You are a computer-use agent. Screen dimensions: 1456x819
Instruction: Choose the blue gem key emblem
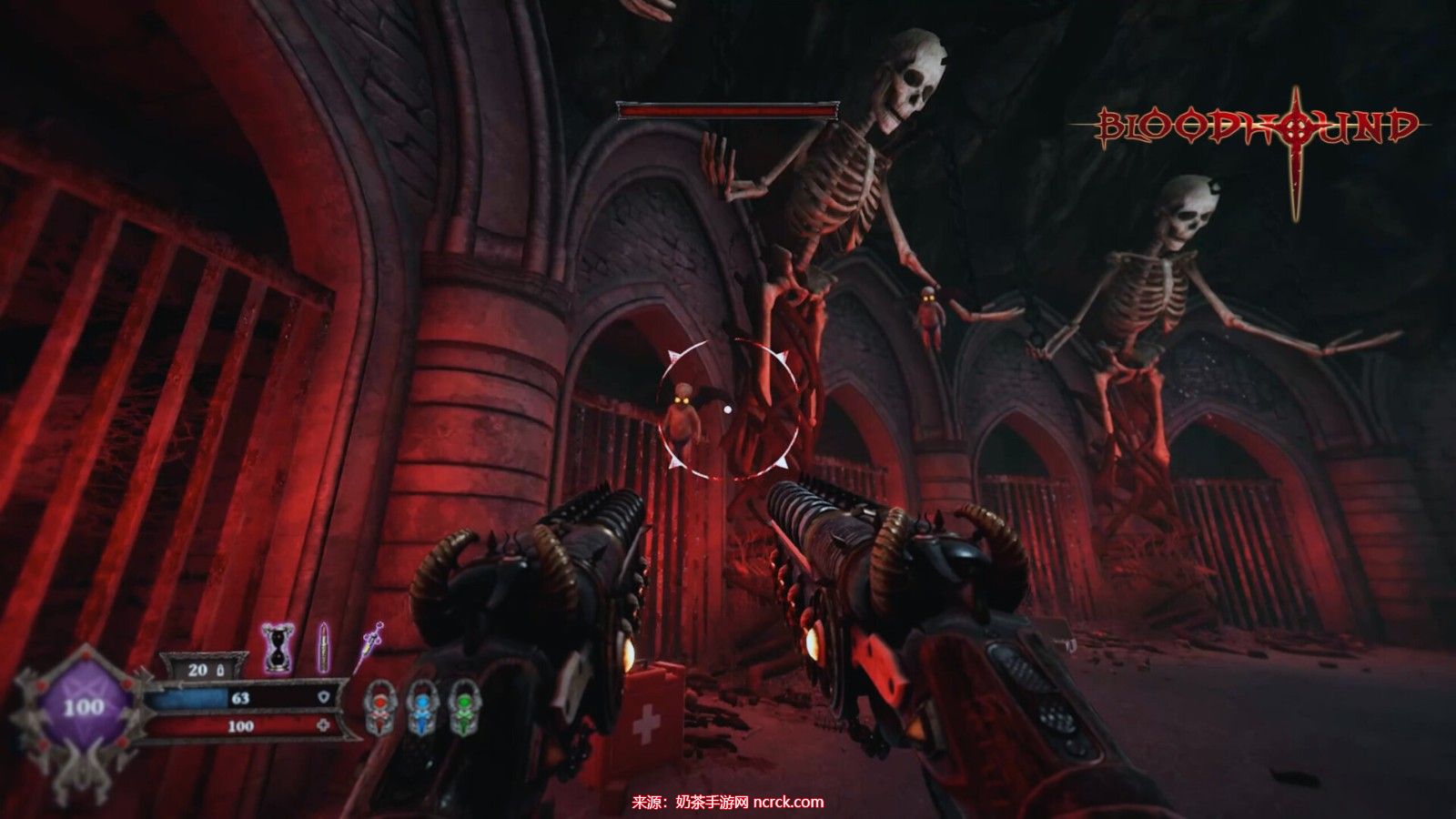point(420,707)
